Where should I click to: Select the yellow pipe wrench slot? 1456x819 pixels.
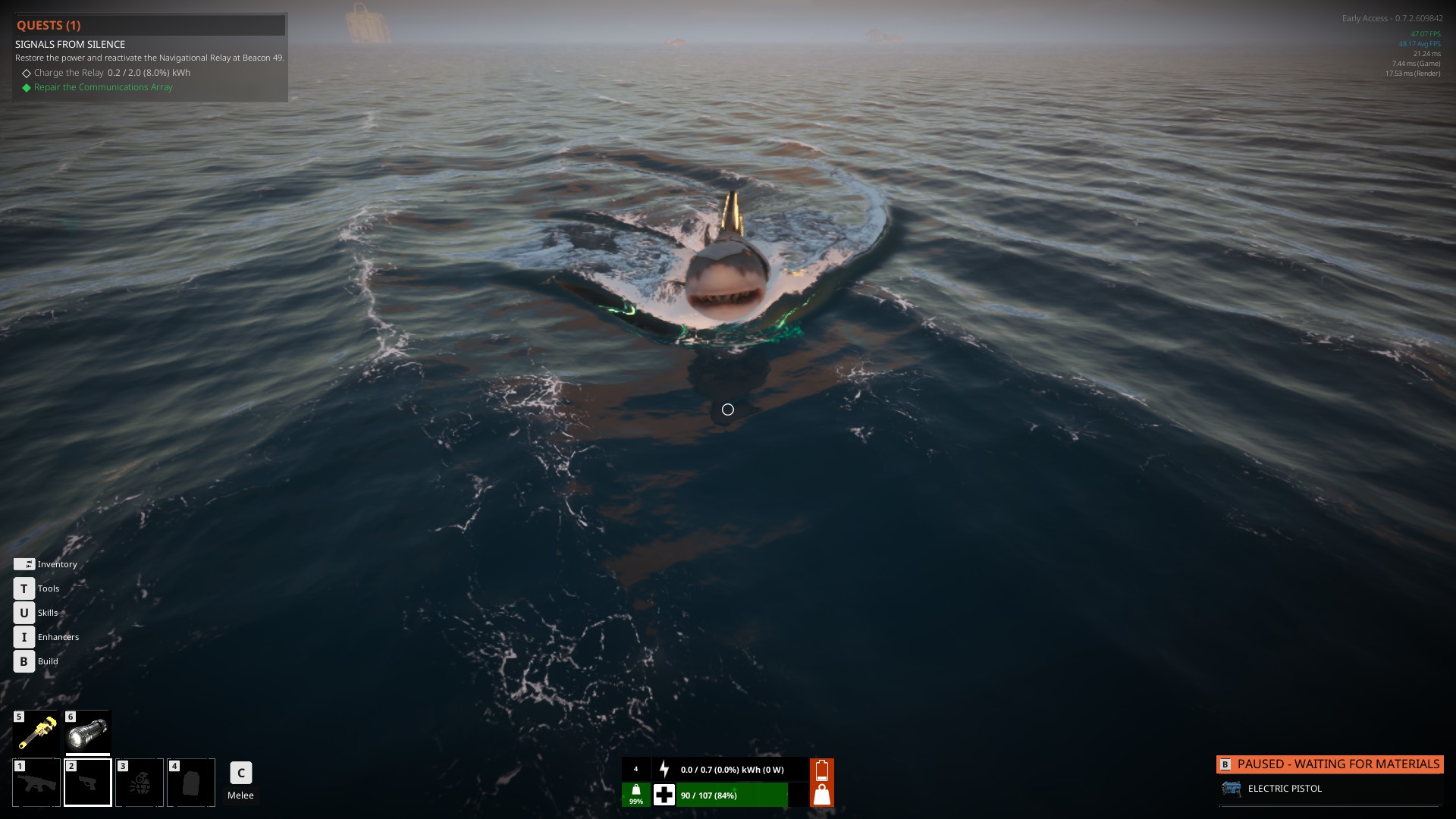36,733
